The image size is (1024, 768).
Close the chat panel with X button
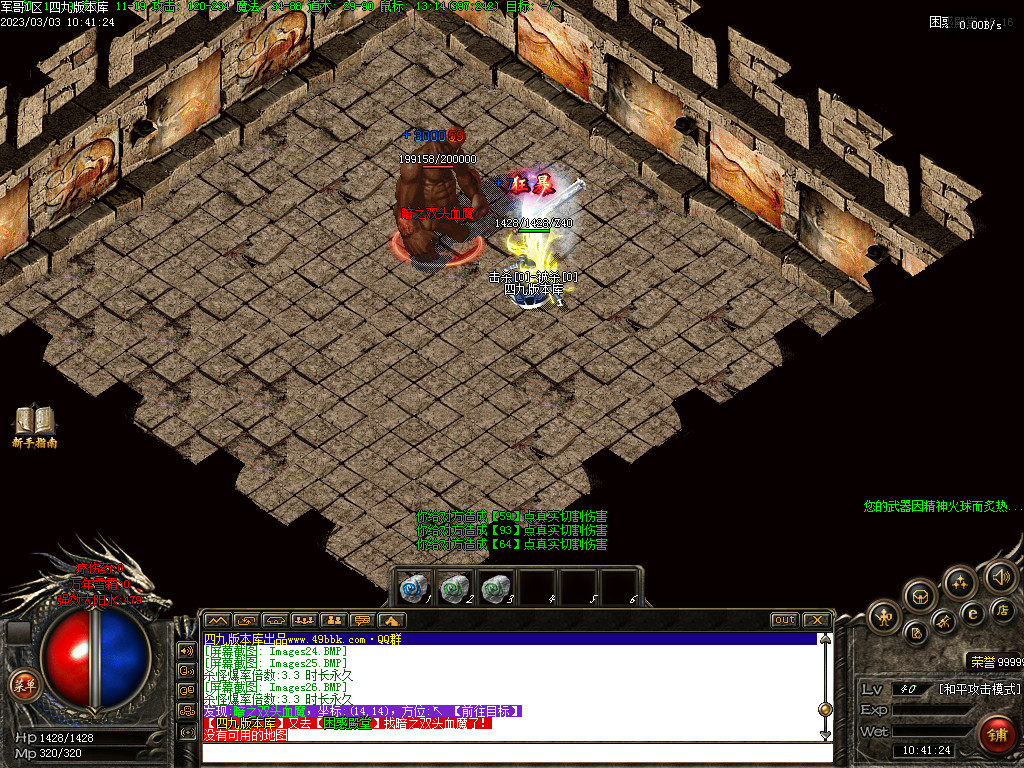[x=817, y=620]
